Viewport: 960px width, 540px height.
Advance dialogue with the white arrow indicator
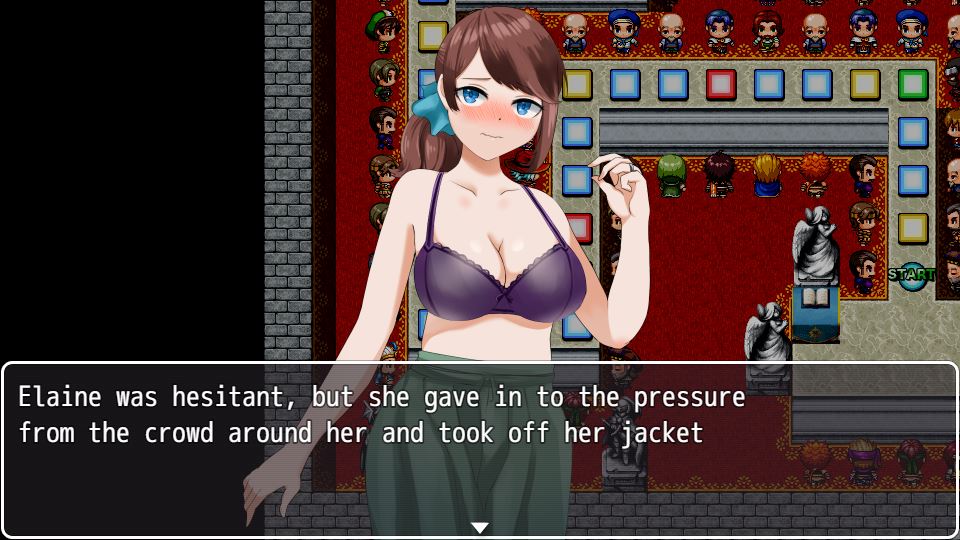(x=480, y=527)
